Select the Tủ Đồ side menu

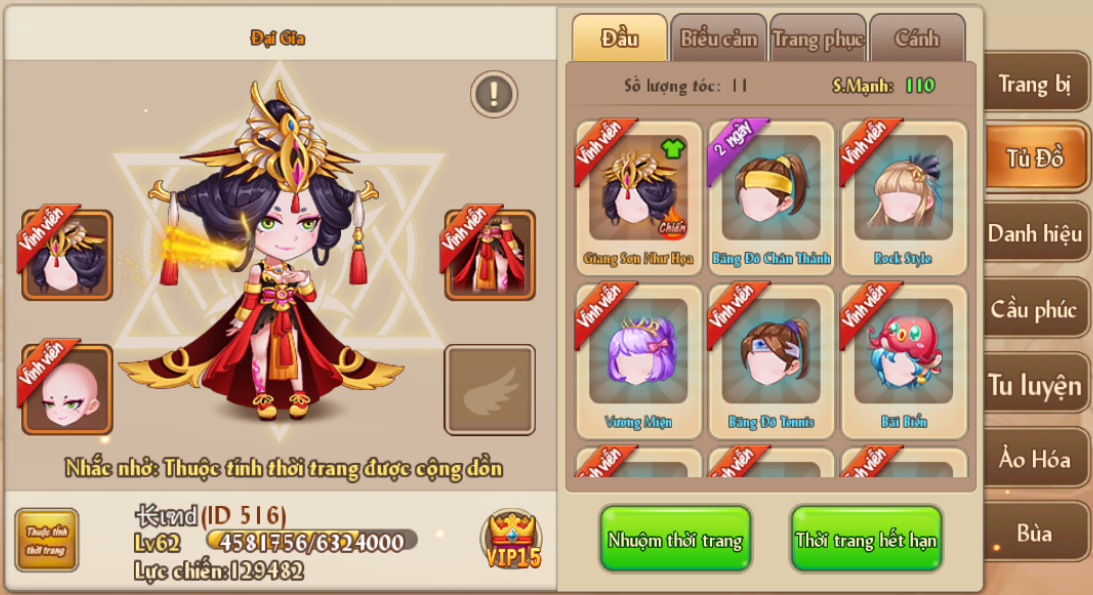(x=1035, y=158)
